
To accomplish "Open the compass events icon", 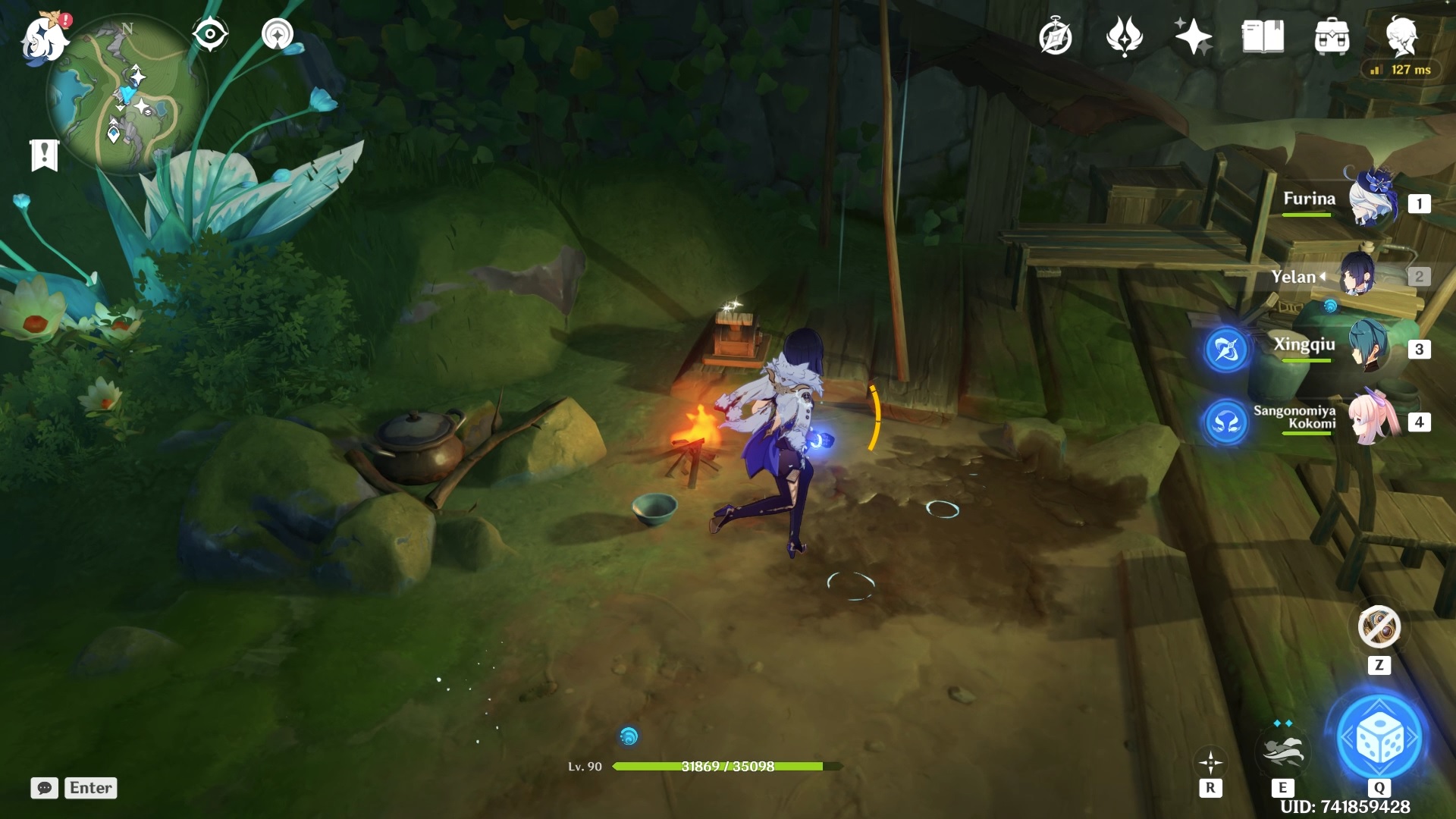I will click(x=1055, y=36).
